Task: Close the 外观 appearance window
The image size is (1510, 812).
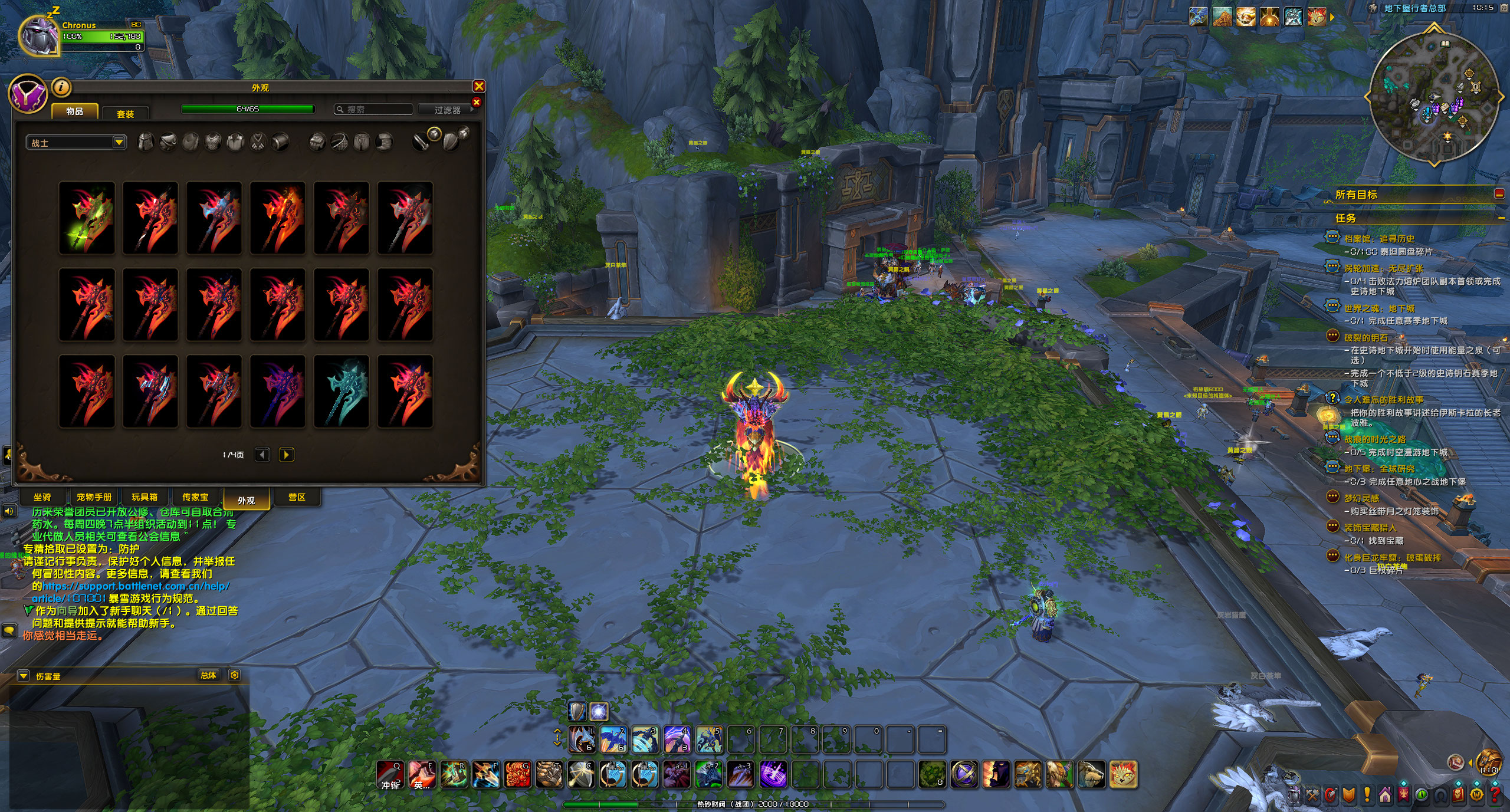Action: 479,87
